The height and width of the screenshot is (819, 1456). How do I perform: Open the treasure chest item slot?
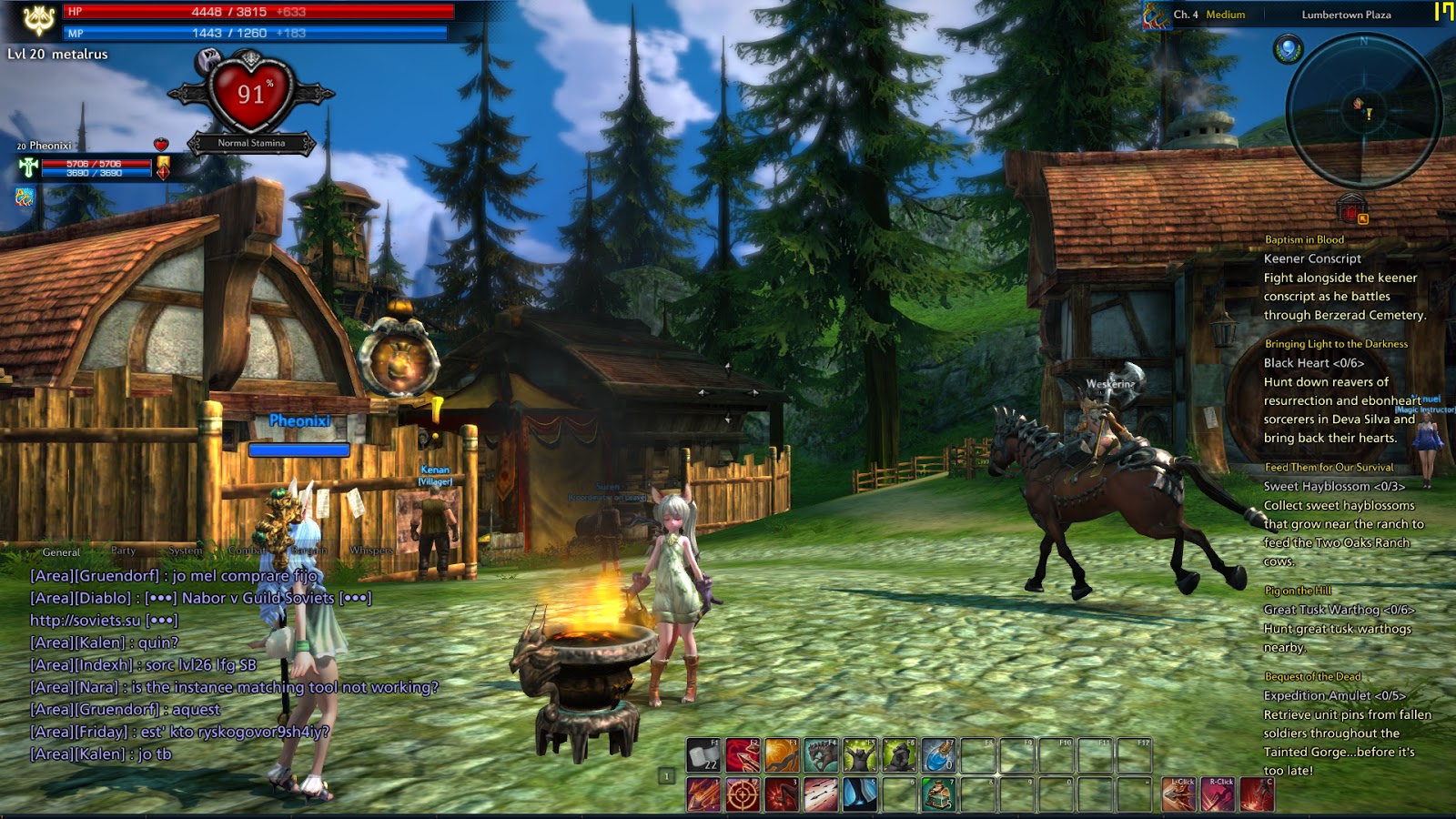(938, 794)
